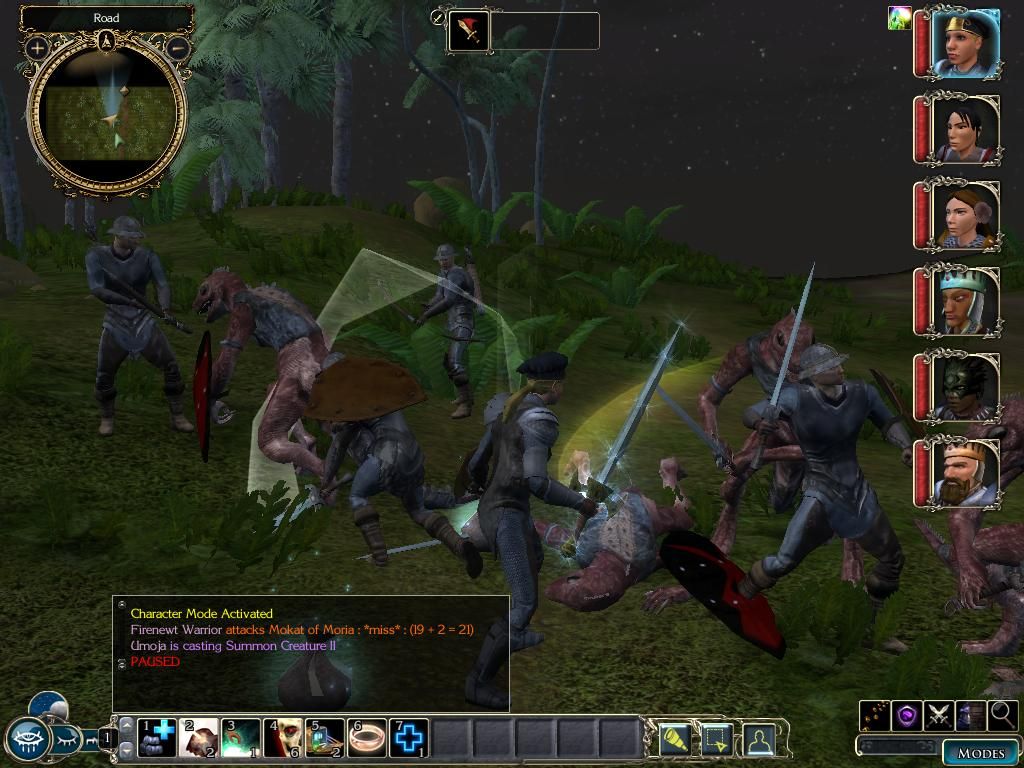Click the magnifying glass search mode icon
This screenshot has height=768, width=1024.
(1002, 715)
